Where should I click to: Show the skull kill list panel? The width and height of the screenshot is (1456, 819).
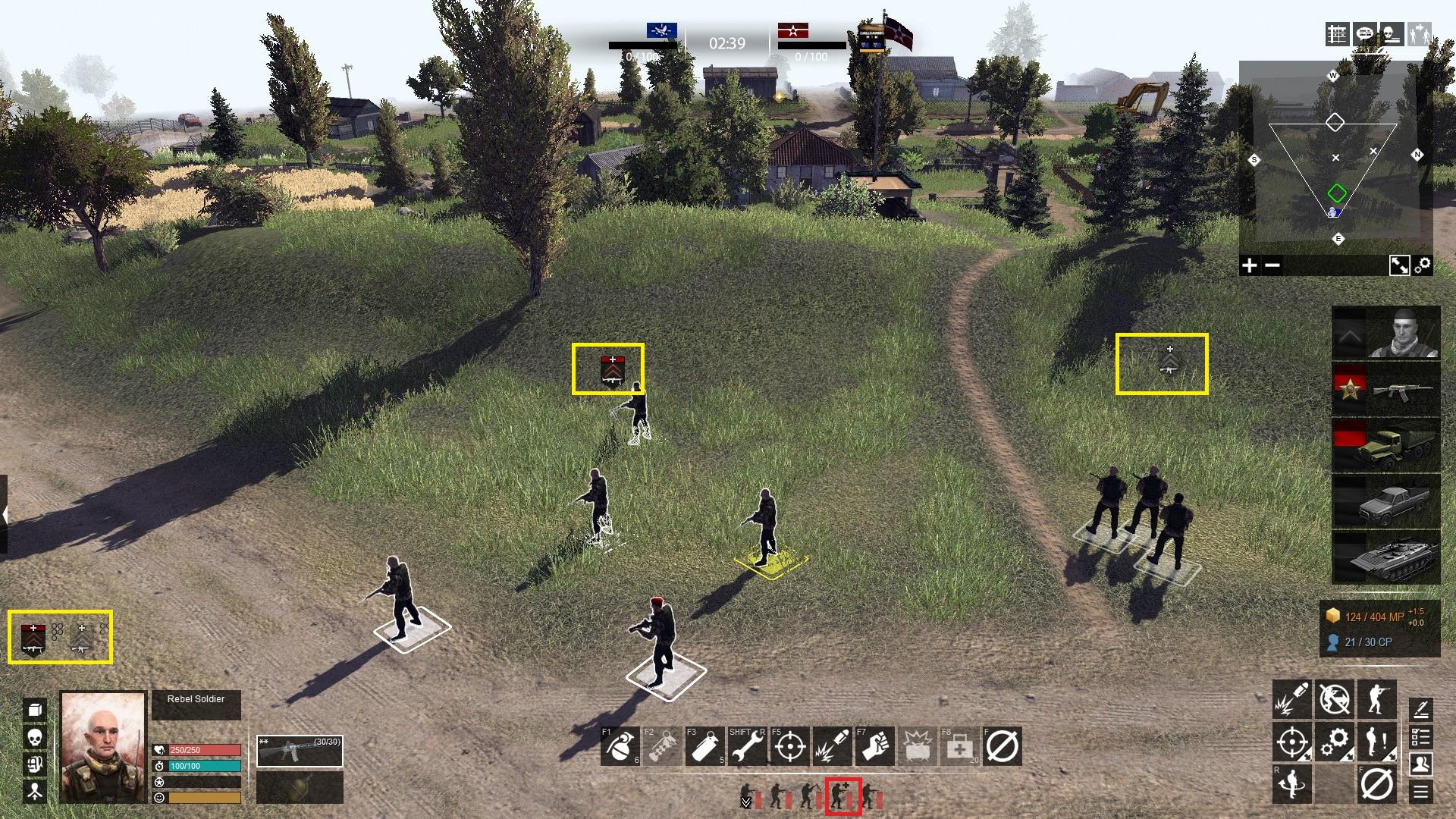pos(1391,35)
